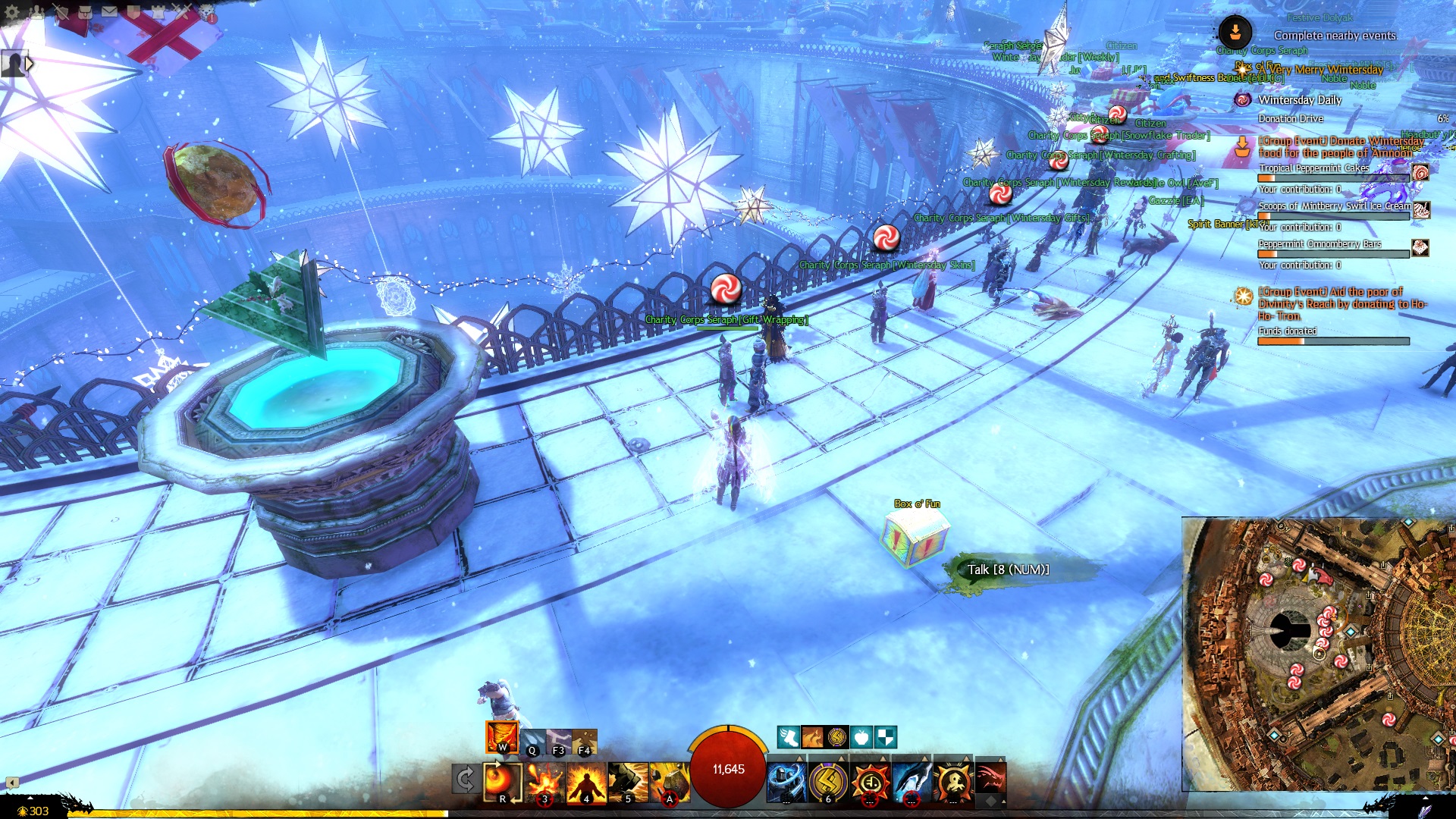
Task: Select the fire attunement icon
Action: pos(502,736)
